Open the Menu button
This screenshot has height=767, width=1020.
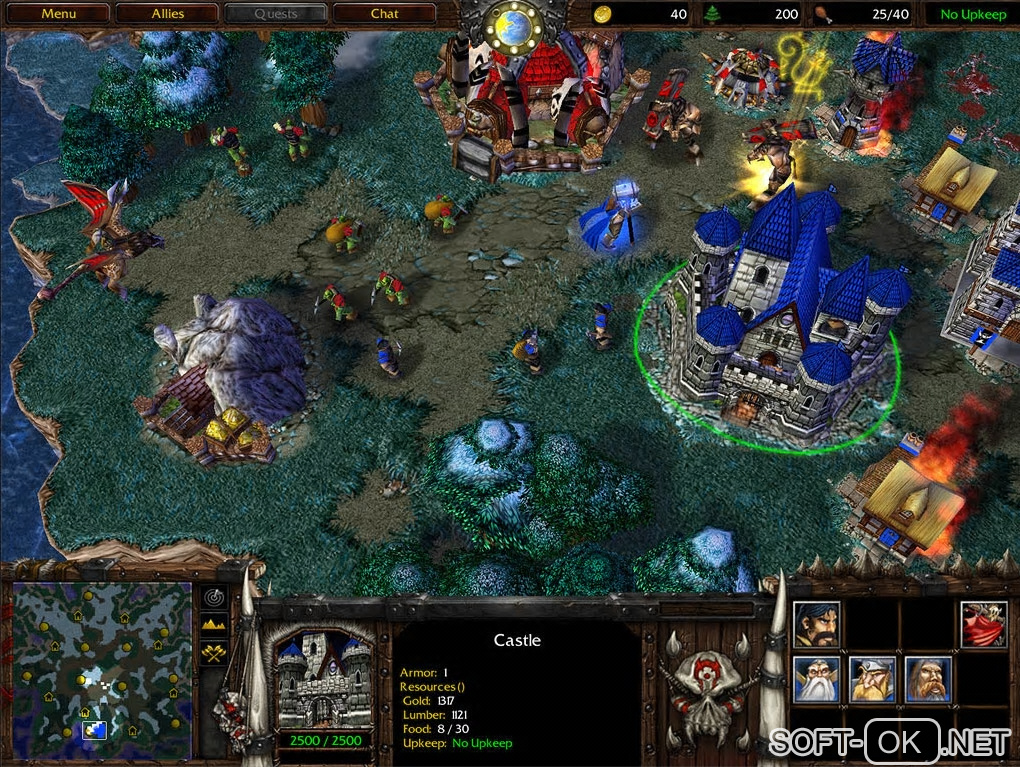tap(59, 14)
